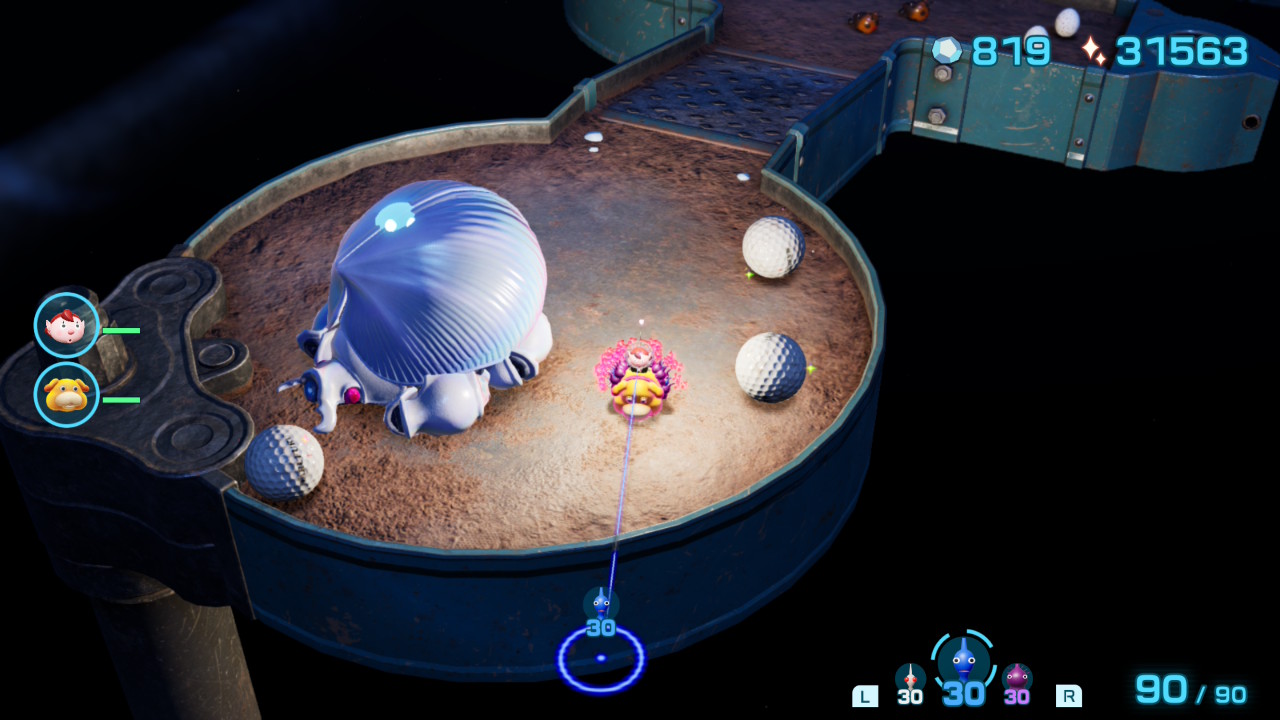Select the active Blue Pikmin icon
1280x720 pixels.
[962, 660]
